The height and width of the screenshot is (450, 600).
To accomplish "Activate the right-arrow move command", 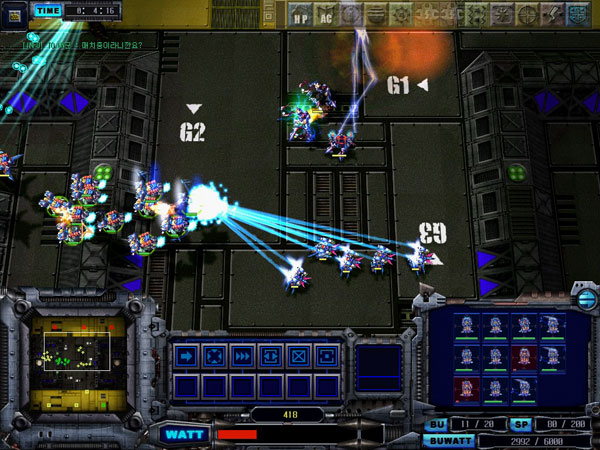I will (x=185, y=356).
